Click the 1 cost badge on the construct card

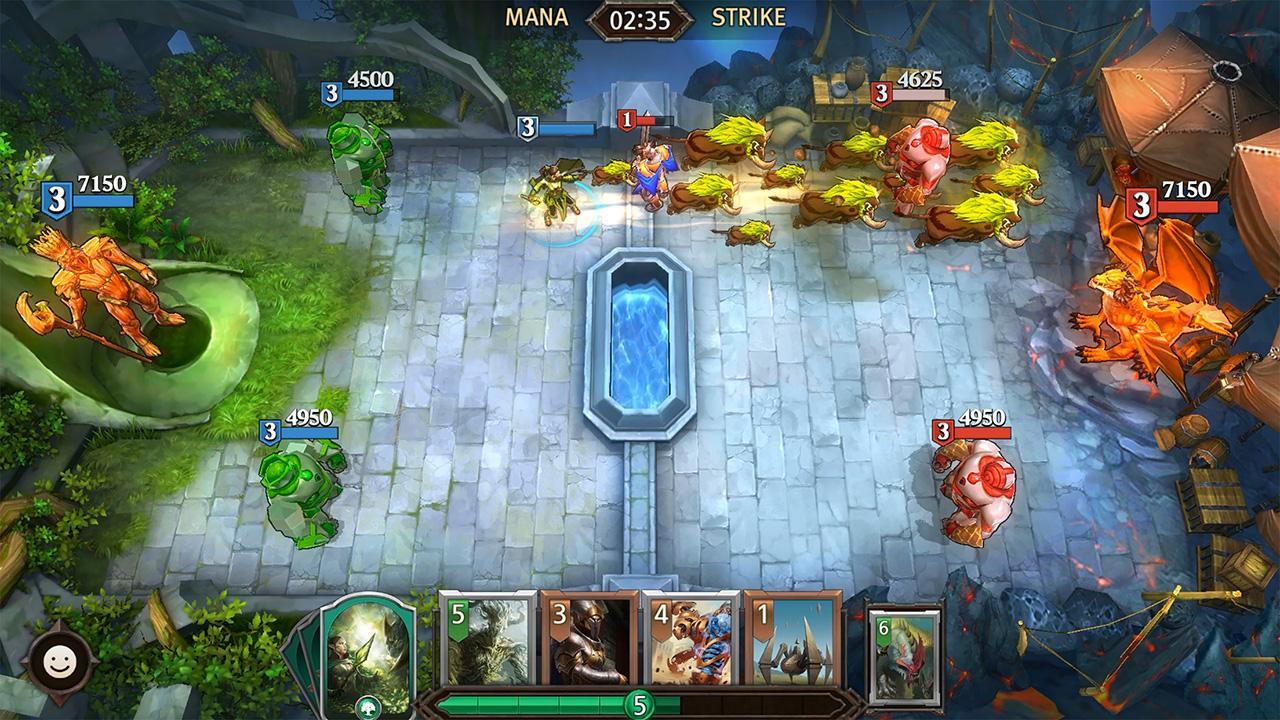[x=763, y=615]
